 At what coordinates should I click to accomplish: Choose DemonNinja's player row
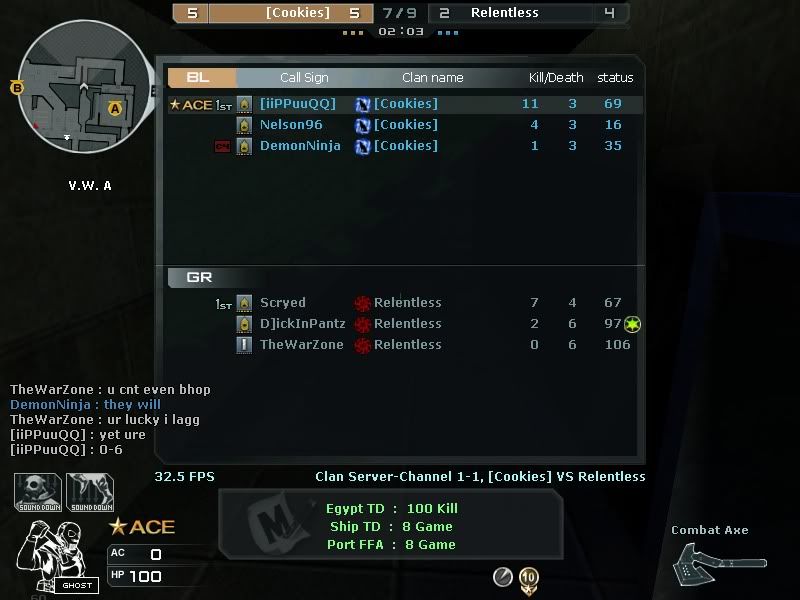[x=400, y=146]
